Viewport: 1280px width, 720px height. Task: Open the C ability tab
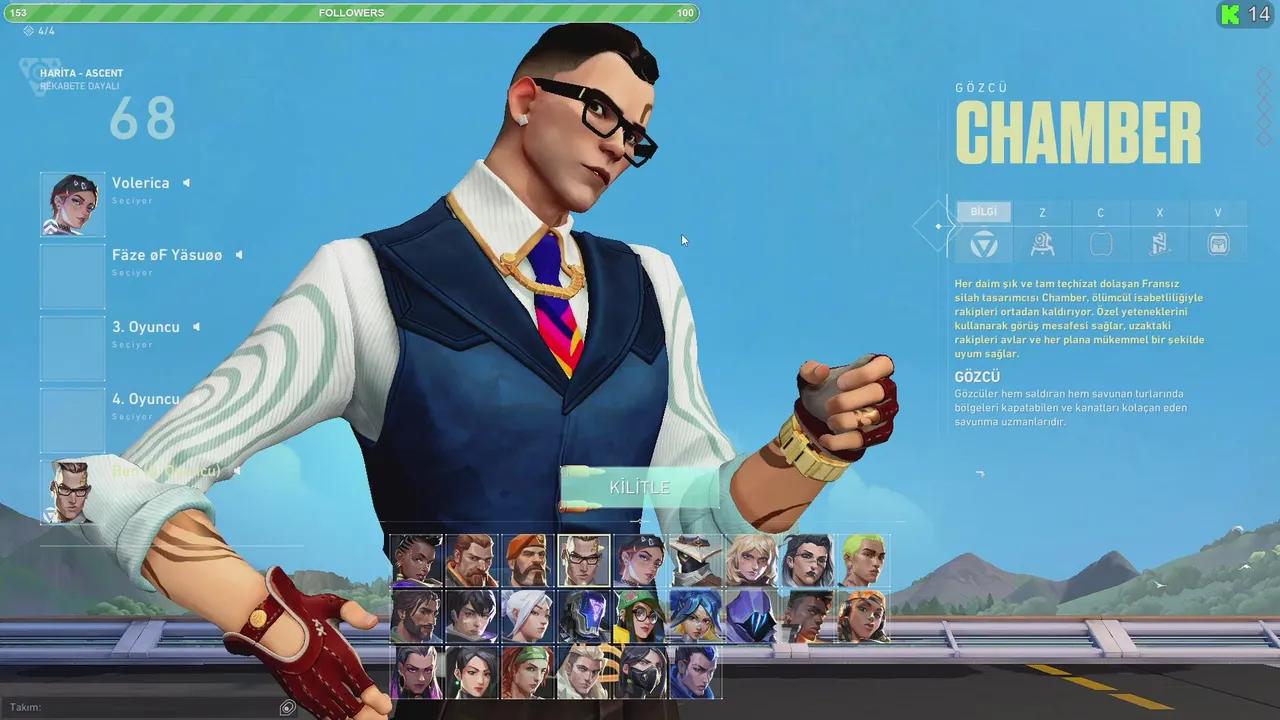click(x=1100, y=212)
